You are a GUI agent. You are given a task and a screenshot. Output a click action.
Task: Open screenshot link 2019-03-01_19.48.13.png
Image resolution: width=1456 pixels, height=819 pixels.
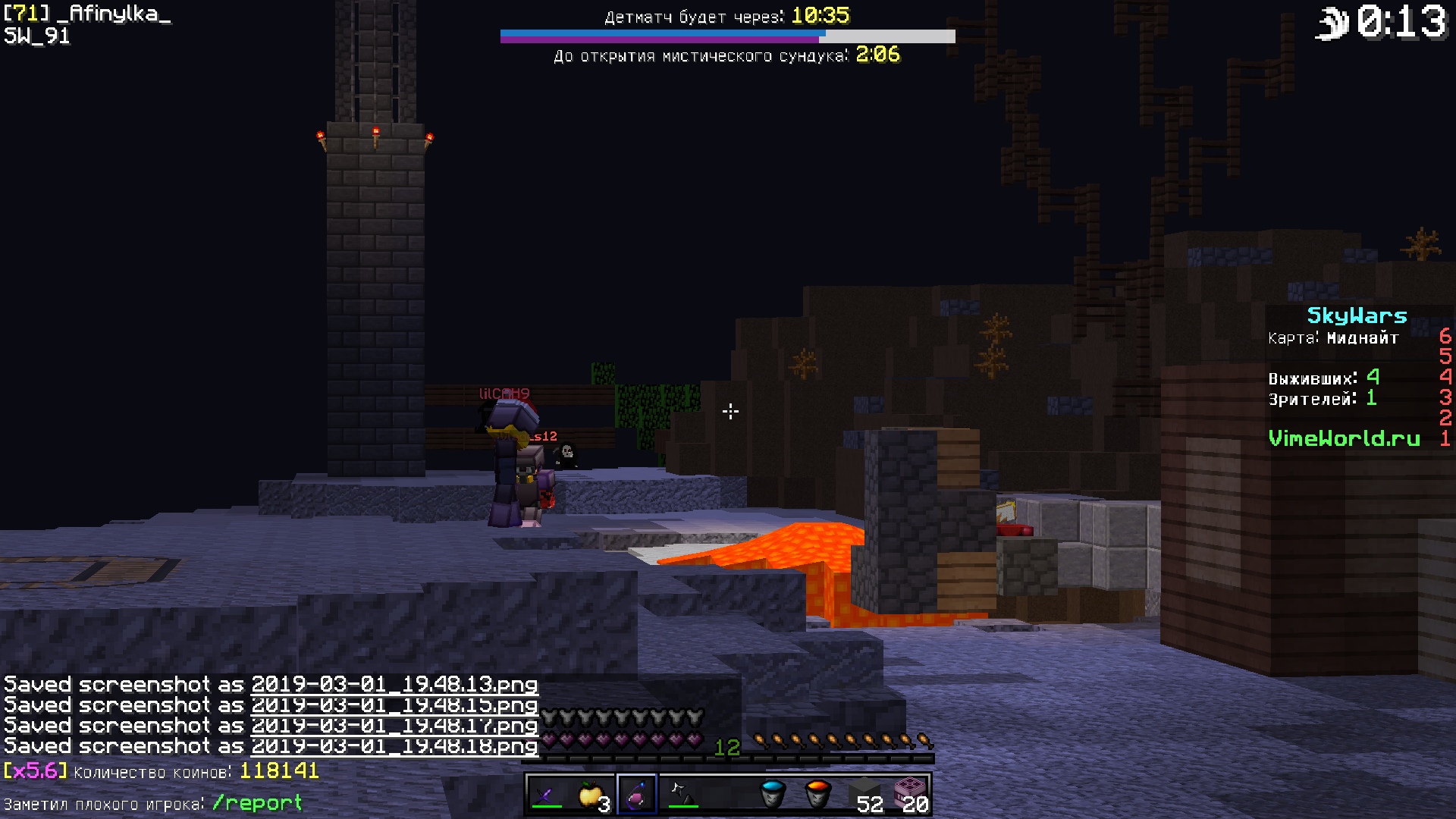394,685
